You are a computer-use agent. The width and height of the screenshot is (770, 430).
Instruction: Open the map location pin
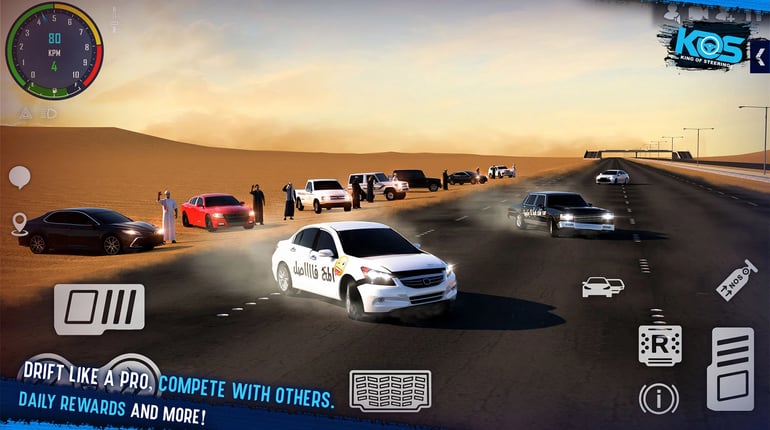[x=19, y=223]
